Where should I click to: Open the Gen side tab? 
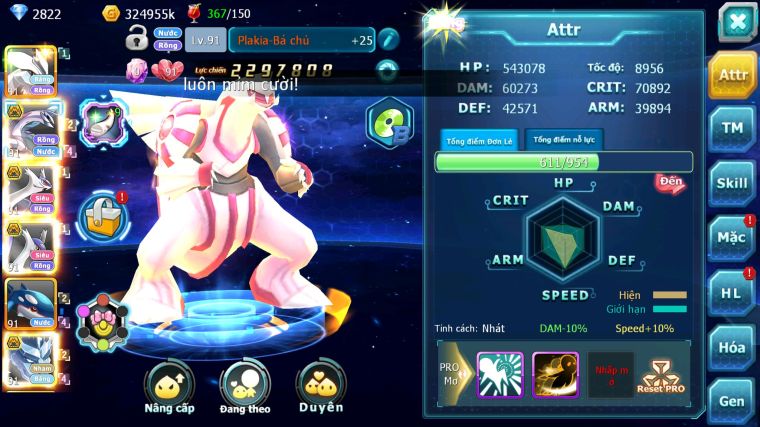pos(732,400)
